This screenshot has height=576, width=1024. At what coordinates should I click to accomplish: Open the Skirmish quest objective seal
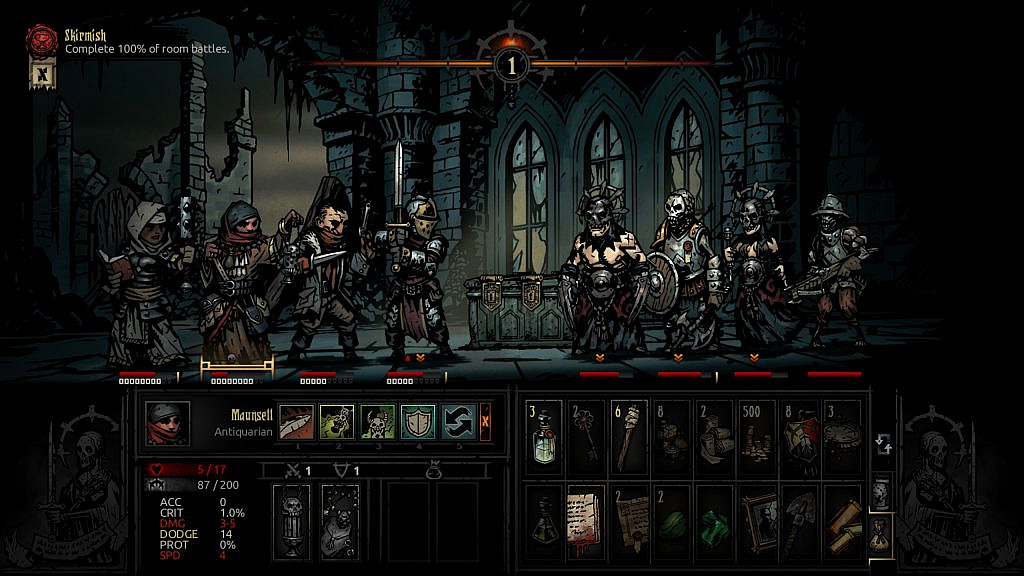[42, 42]
